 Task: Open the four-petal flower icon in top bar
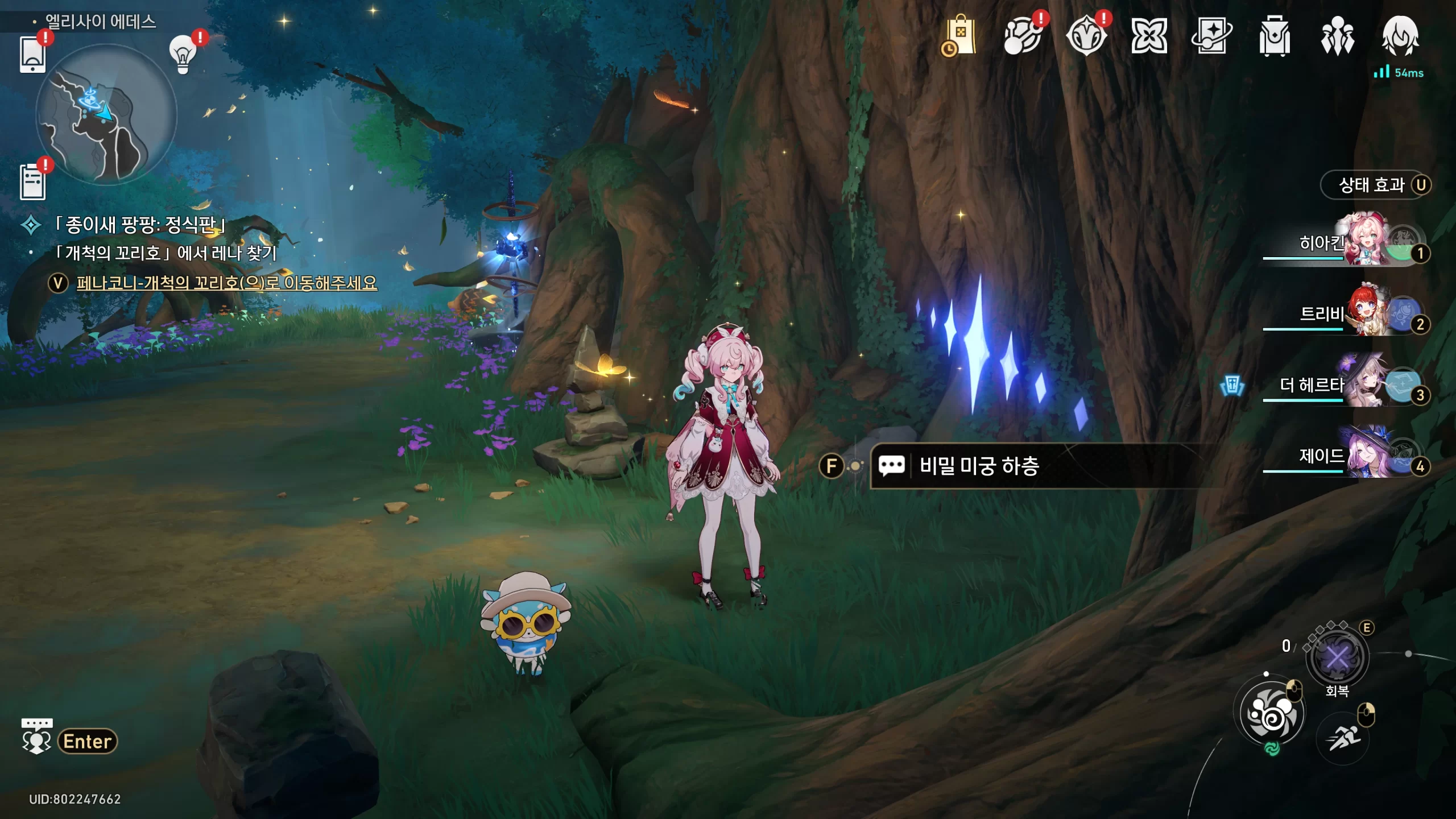pos(1149,36)
